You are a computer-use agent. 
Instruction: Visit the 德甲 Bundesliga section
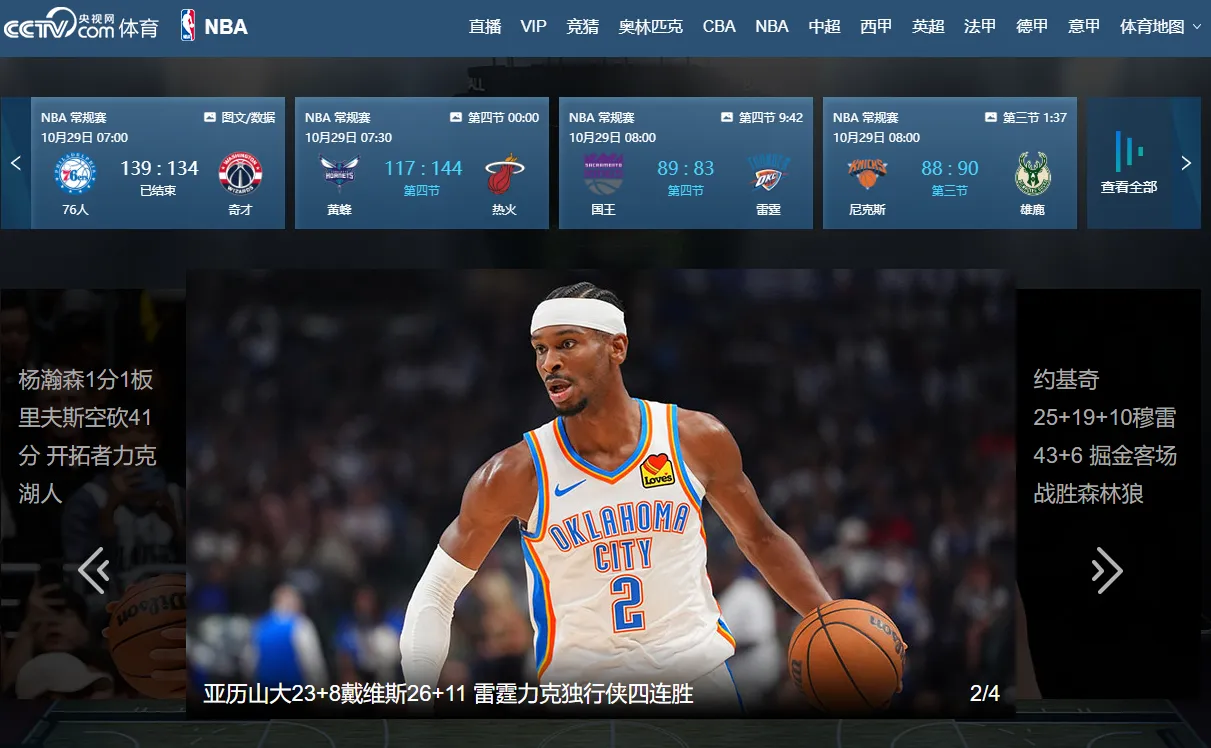point(1032,27)
